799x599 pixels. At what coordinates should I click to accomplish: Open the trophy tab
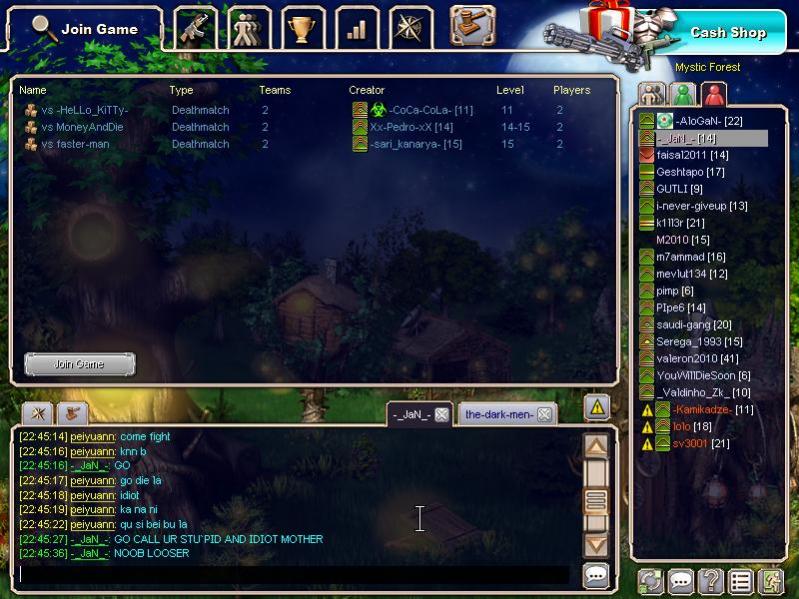point(302,28)
